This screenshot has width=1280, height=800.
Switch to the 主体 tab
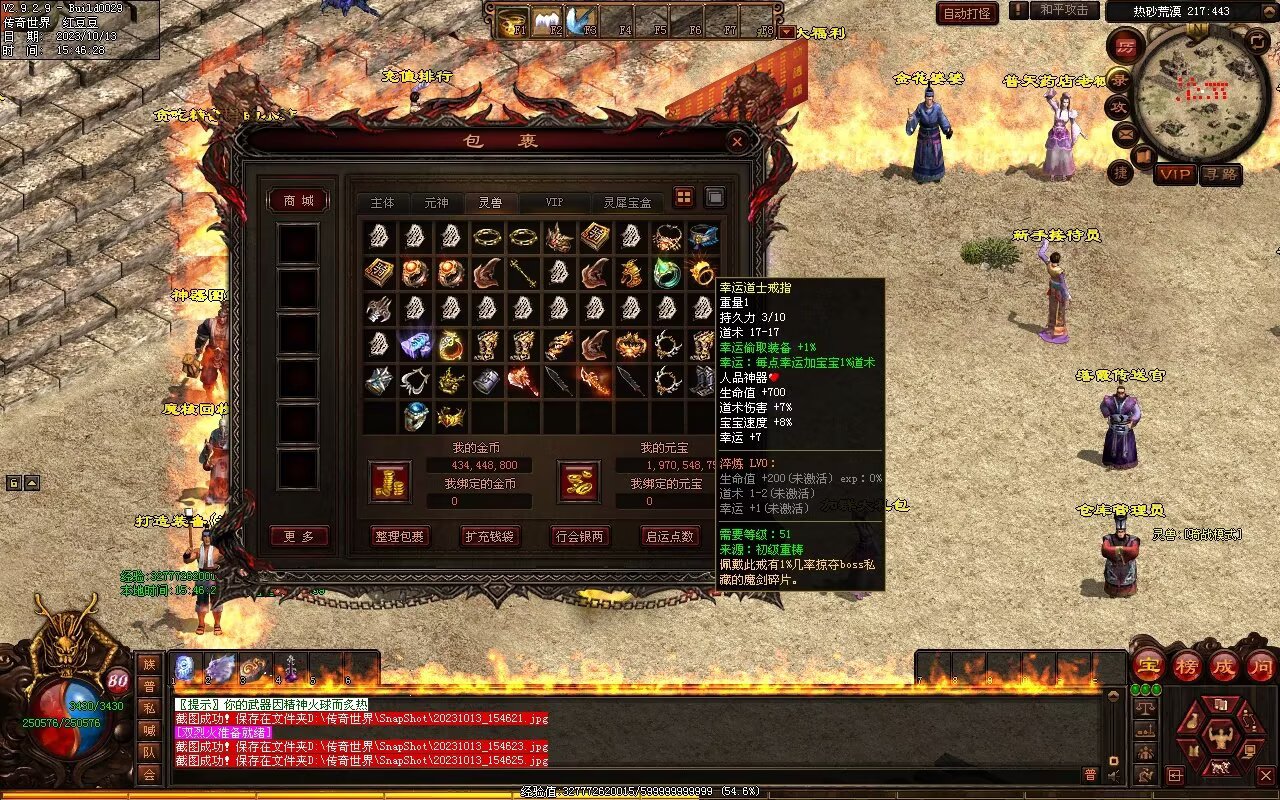pos(382,202)
